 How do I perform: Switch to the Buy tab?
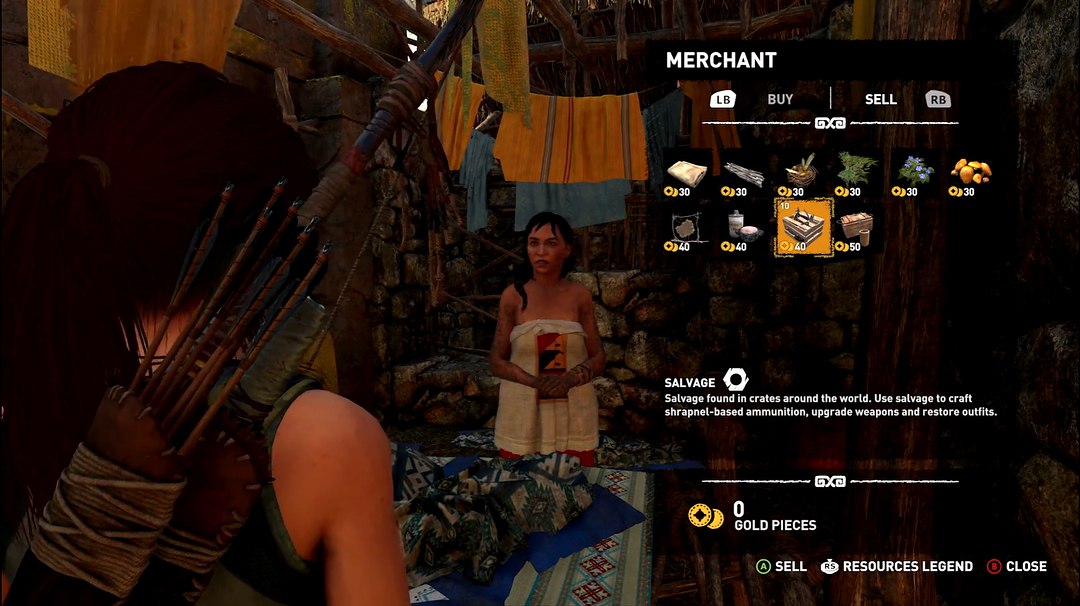click(779, 99)
